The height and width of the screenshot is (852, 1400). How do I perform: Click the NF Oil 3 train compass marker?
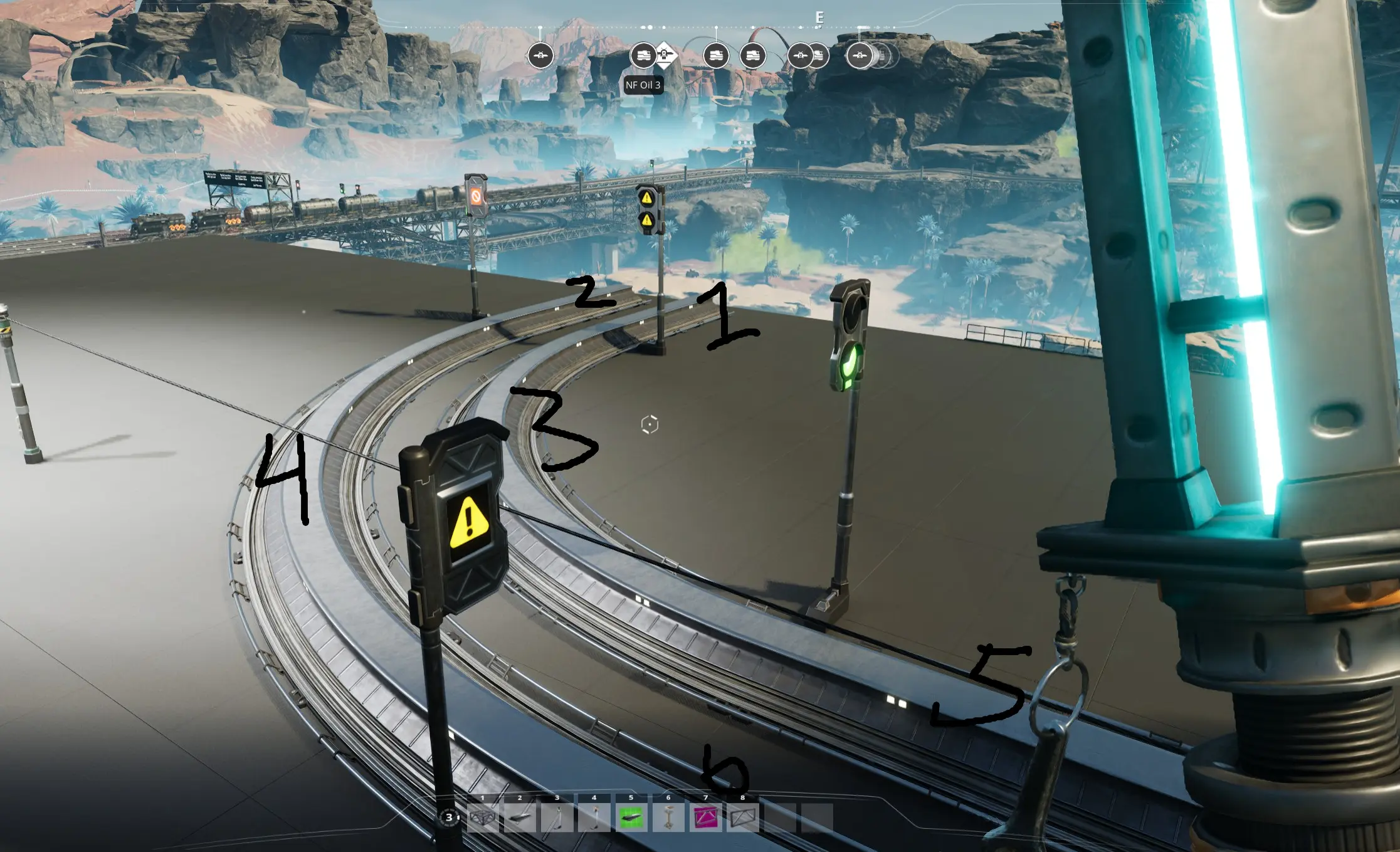642,56
